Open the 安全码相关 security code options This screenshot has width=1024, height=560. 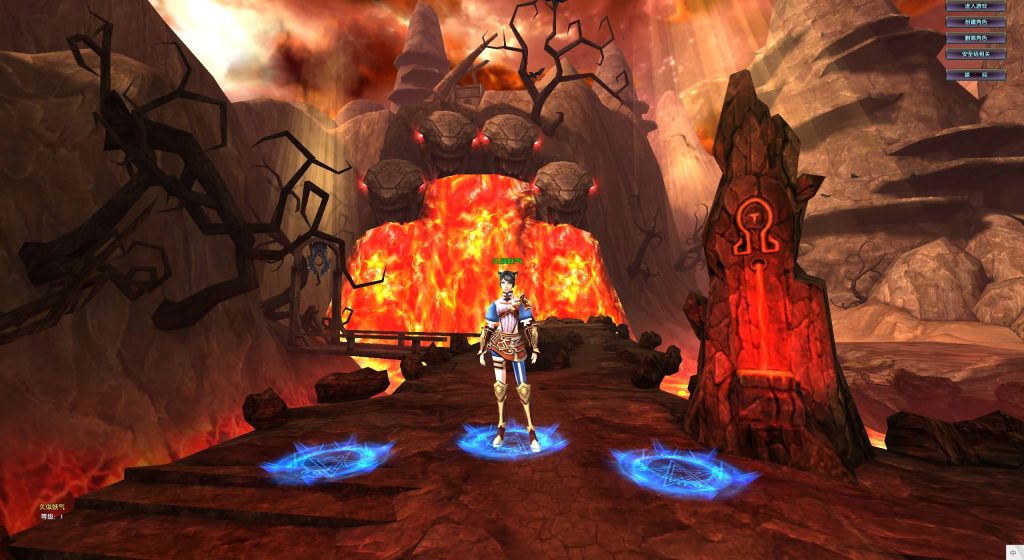(x=975, y=54)
